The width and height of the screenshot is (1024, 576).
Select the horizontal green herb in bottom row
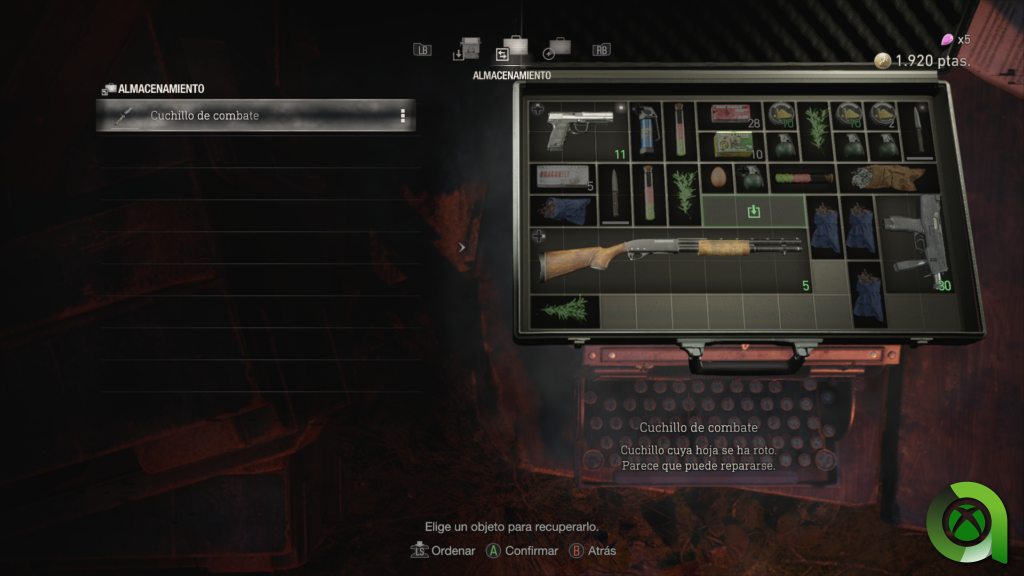tap(565, 311)
